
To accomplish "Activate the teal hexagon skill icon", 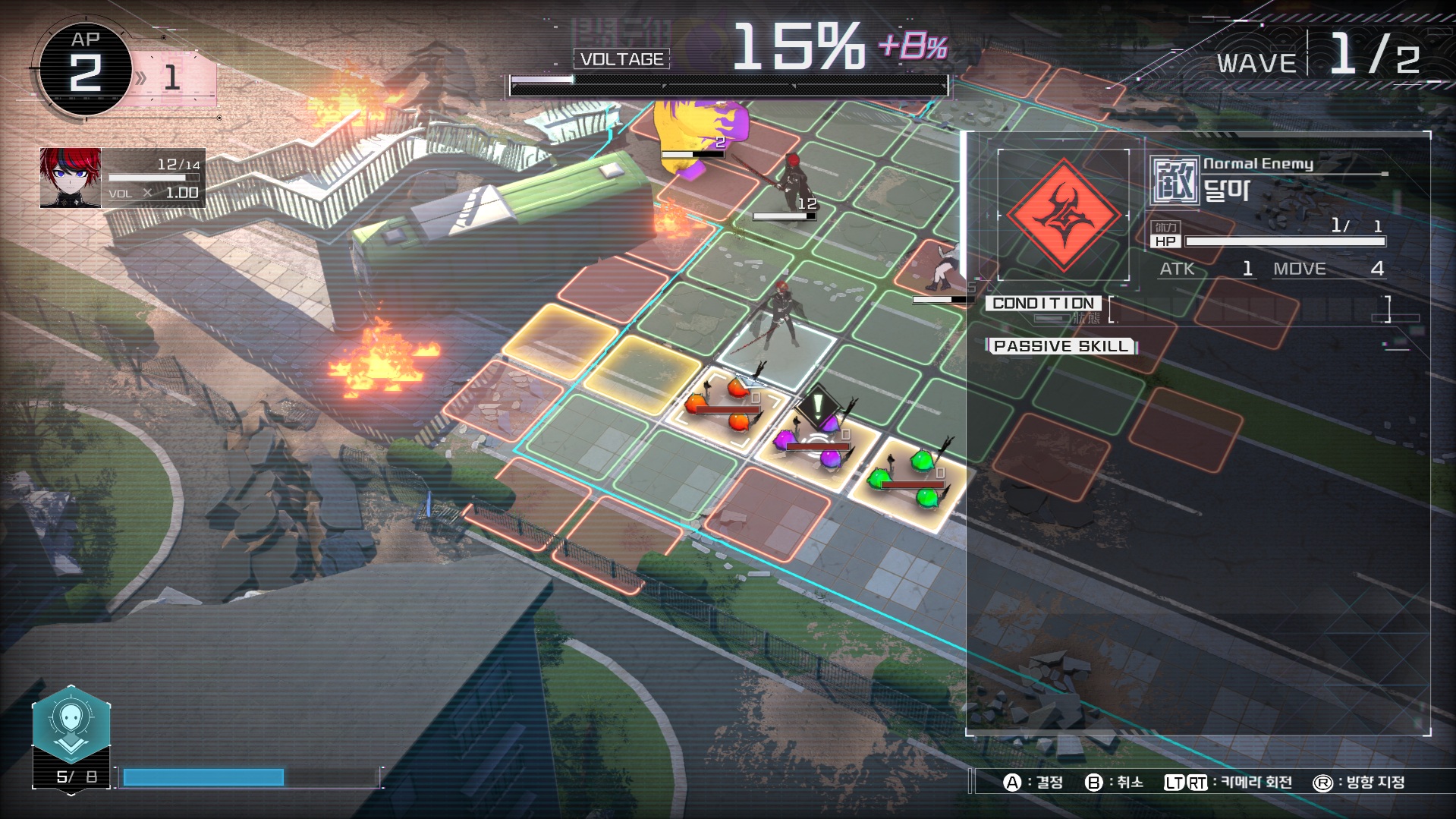I will click(71, 723).
